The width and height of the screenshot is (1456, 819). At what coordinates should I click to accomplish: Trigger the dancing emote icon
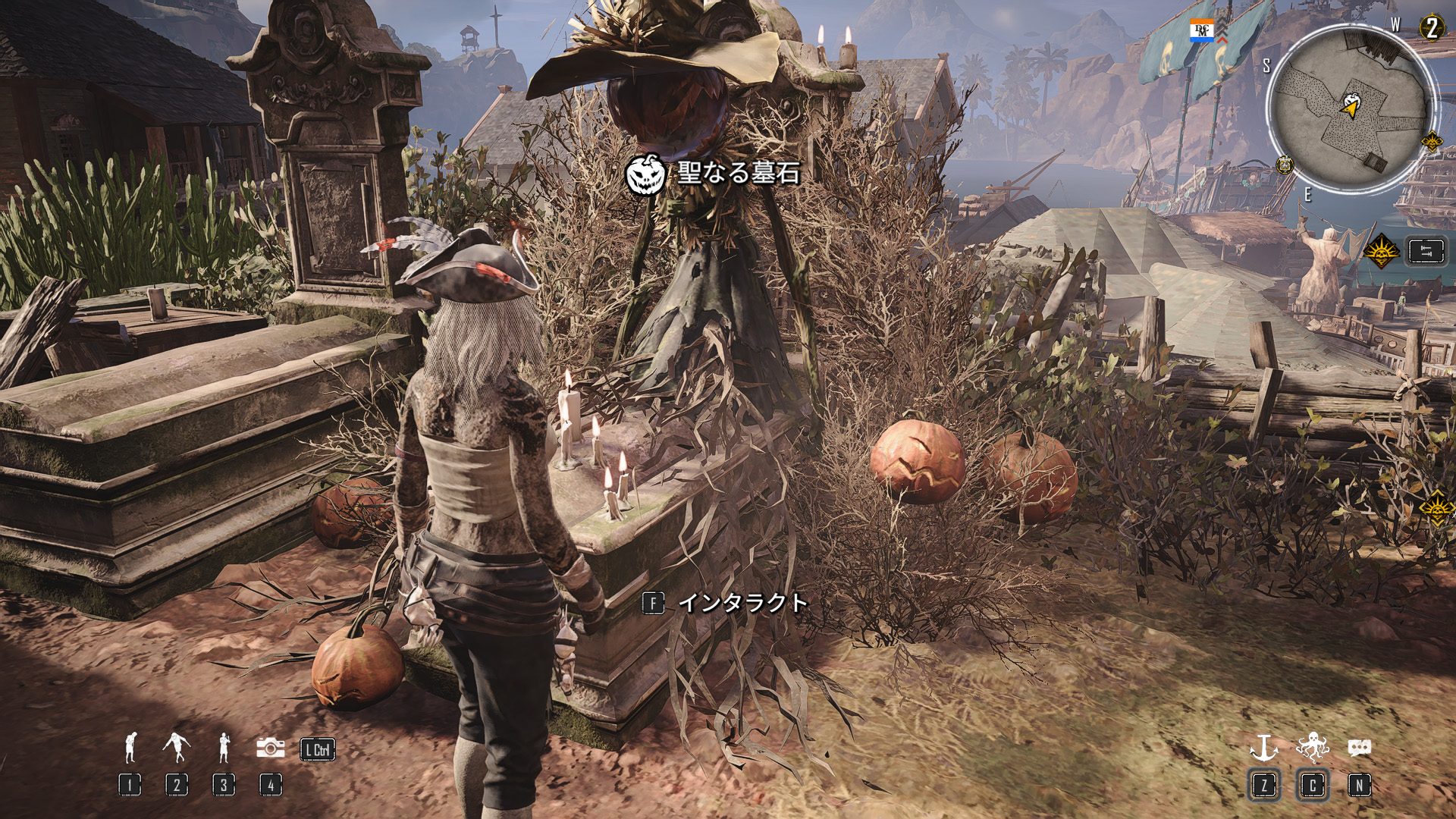point(177,748)
